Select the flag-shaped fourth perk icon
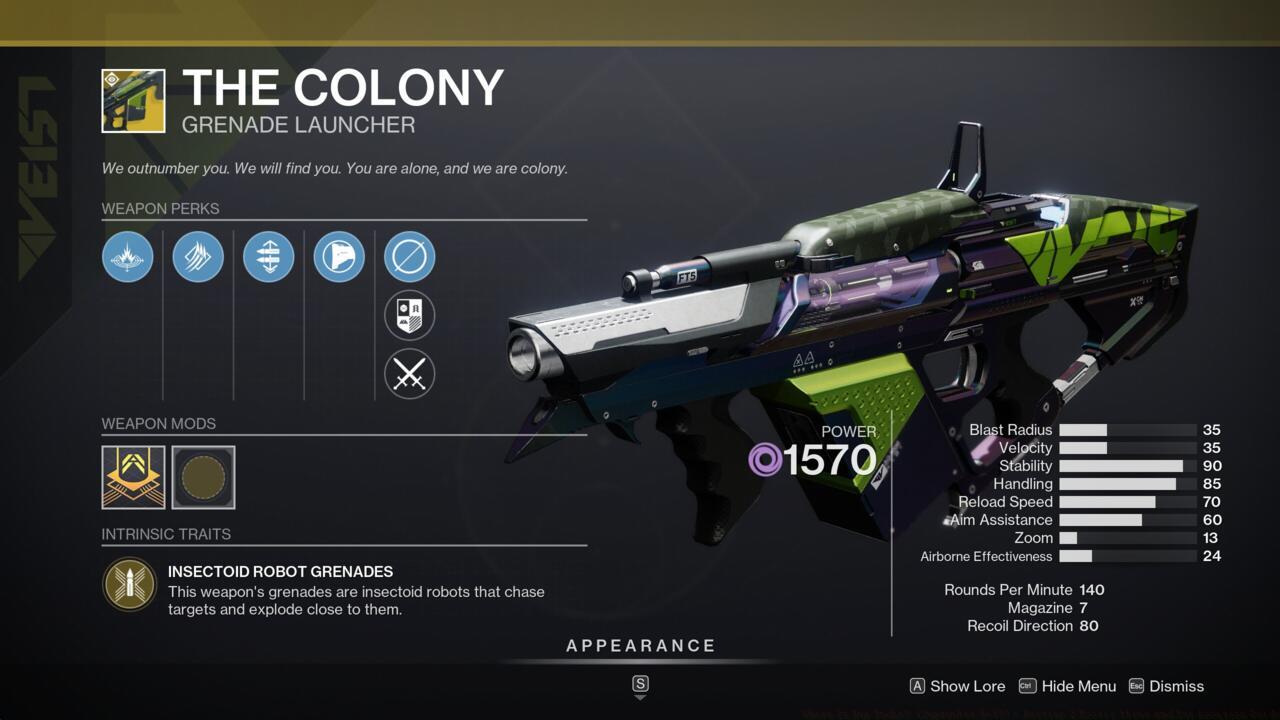1280x720 pixels. (338, 257)
